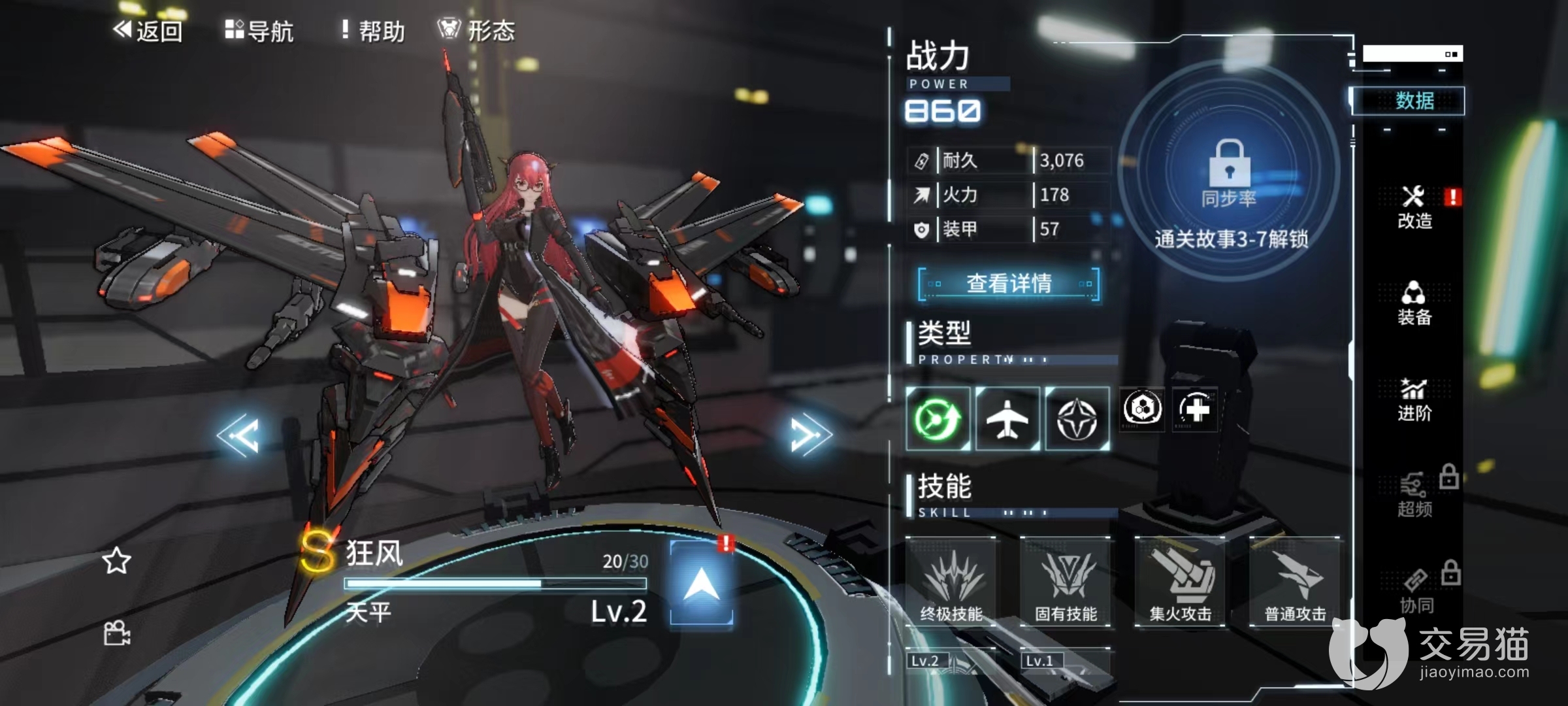Screen dimensions: 1568x706
Task: Open the 帮助 help page
Action: click(x=373, y=31)
